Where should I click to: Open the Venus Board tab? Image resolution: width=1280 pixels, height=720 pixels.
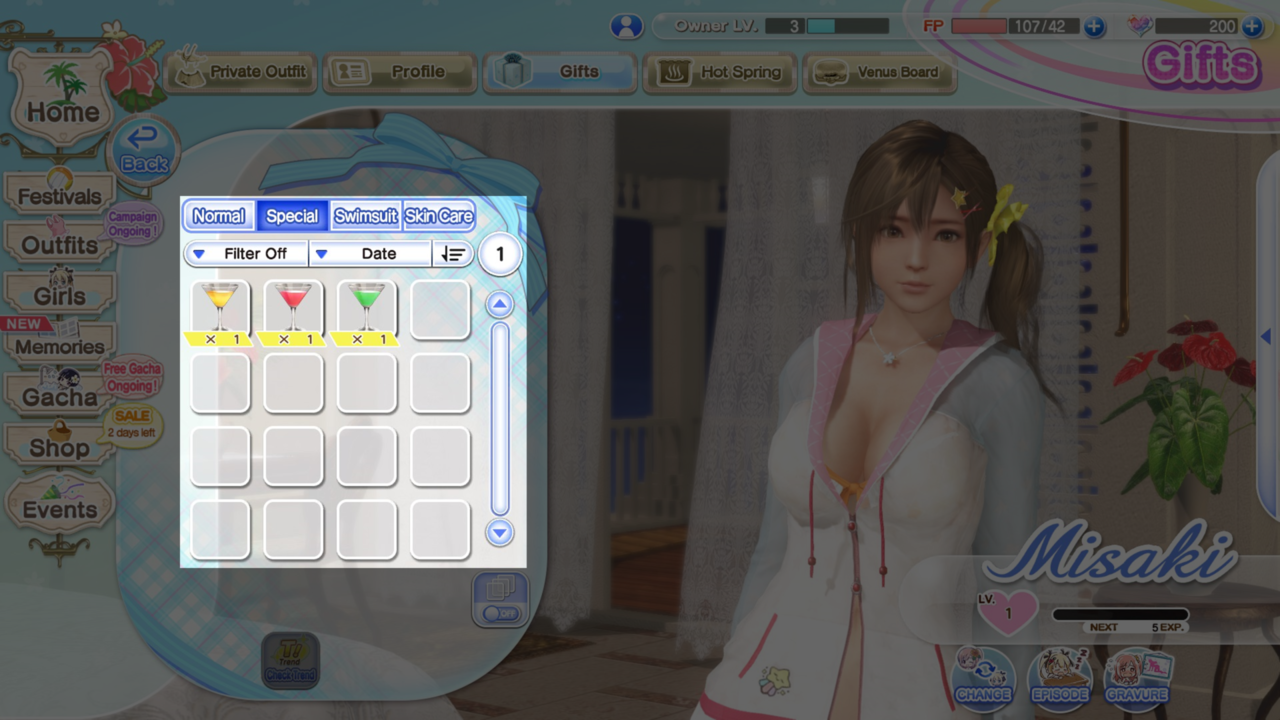click(879, 72)
